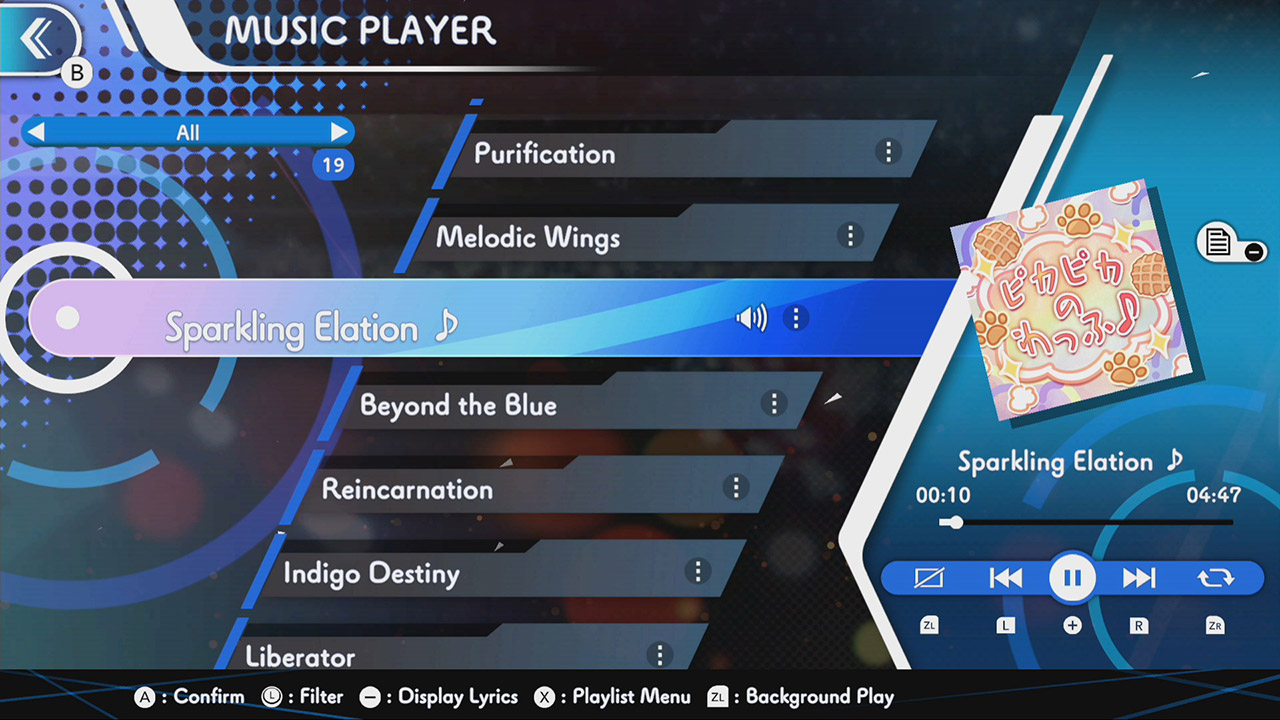Open options menu for Purification
This screenshot has height=720, width=1280.
pos(887,151)
